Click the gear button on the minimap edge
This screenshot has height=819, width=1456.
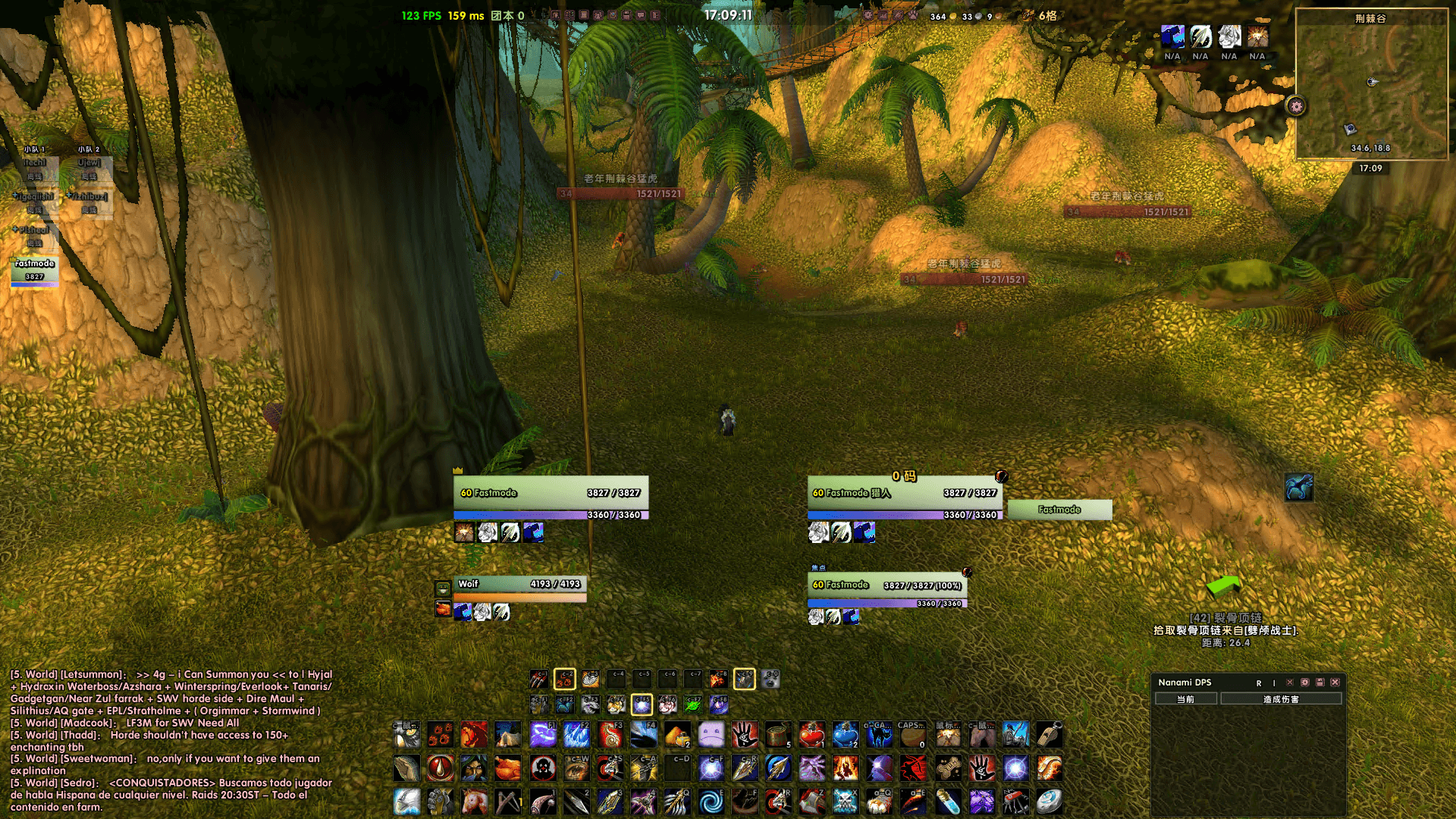click(1296, 107)
